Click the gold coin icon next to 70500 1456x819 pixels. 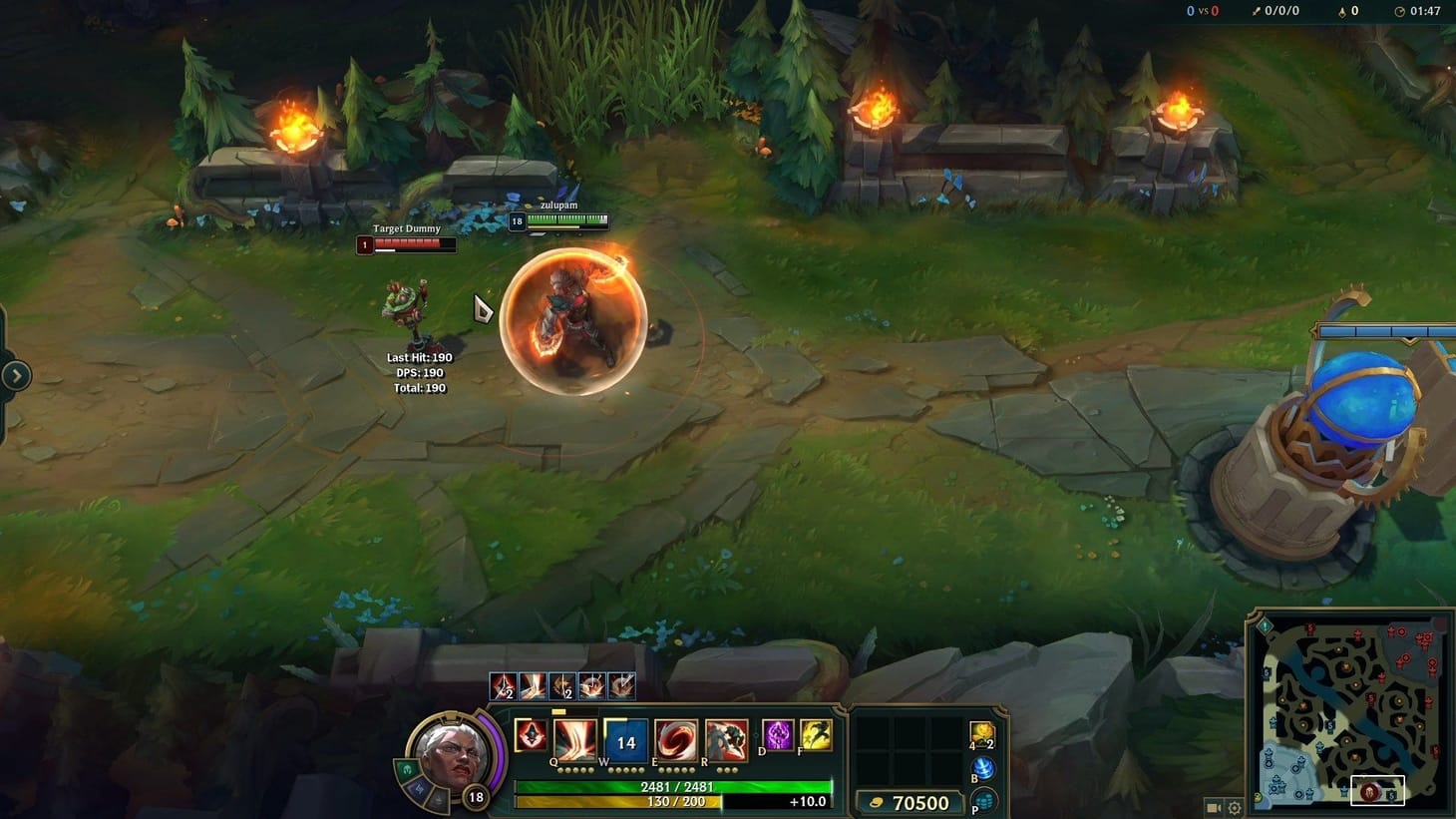tap(876, 802)
